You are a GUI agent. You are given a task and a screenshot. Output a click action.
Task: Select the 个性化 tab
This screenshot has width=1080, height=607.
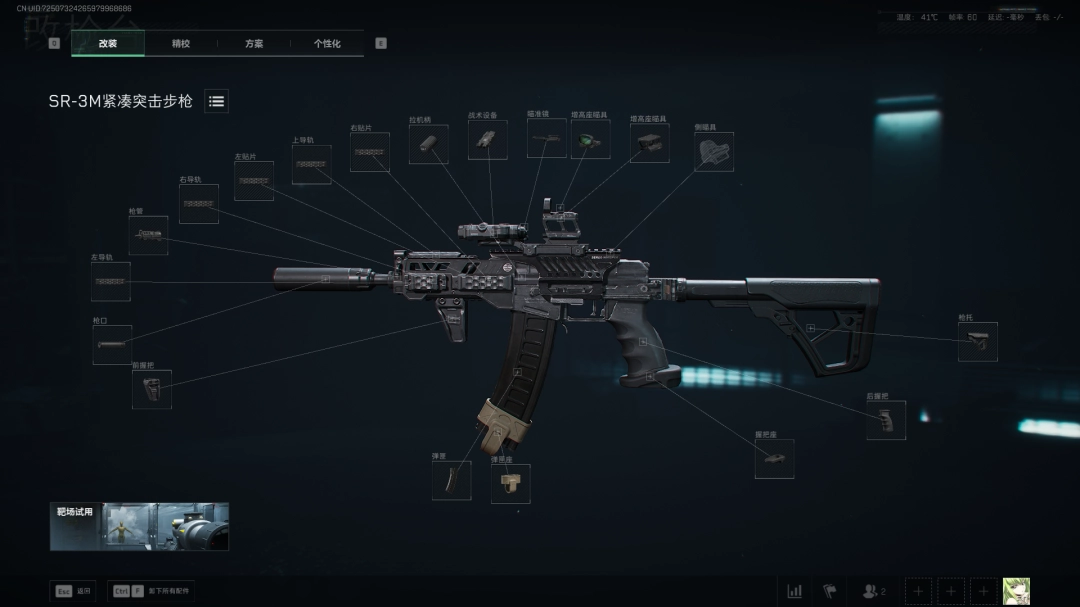click(327, 44)
